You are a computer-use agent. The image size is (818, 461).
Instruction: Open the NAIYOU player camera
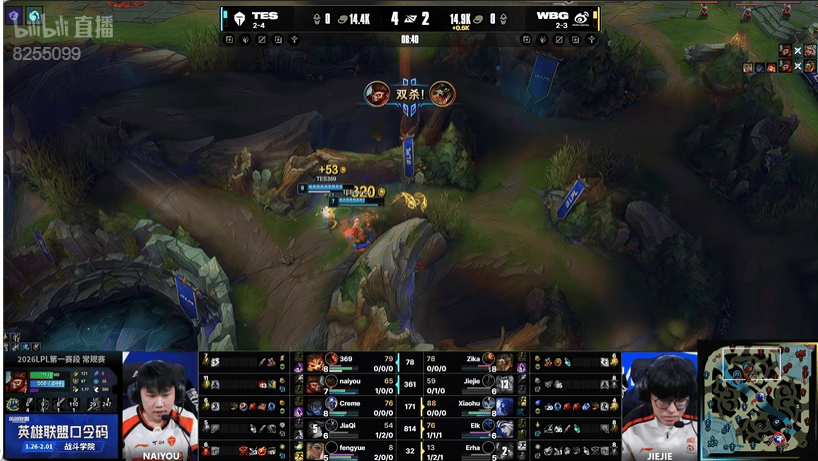160,400
